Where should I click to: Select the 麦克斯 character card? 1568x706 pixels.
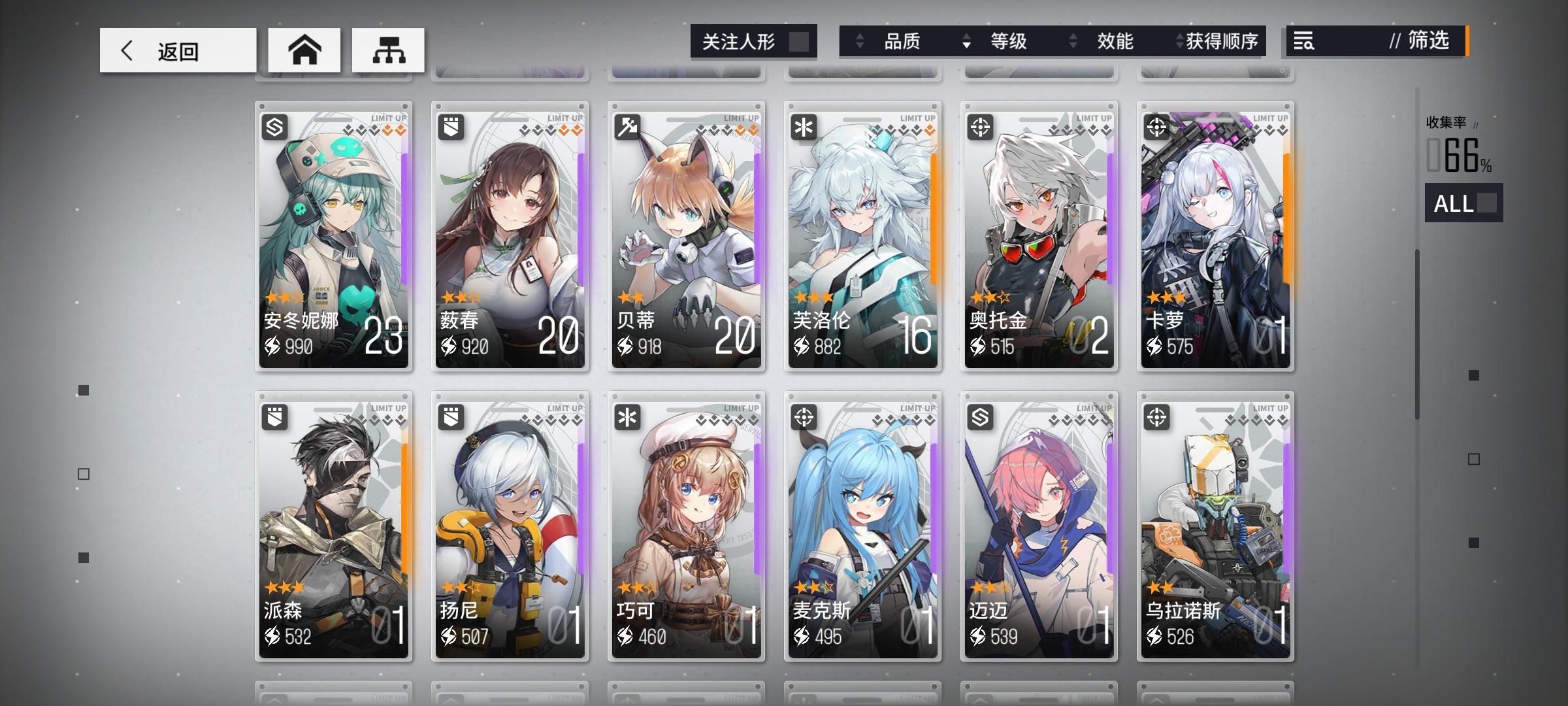click(863, 523)
